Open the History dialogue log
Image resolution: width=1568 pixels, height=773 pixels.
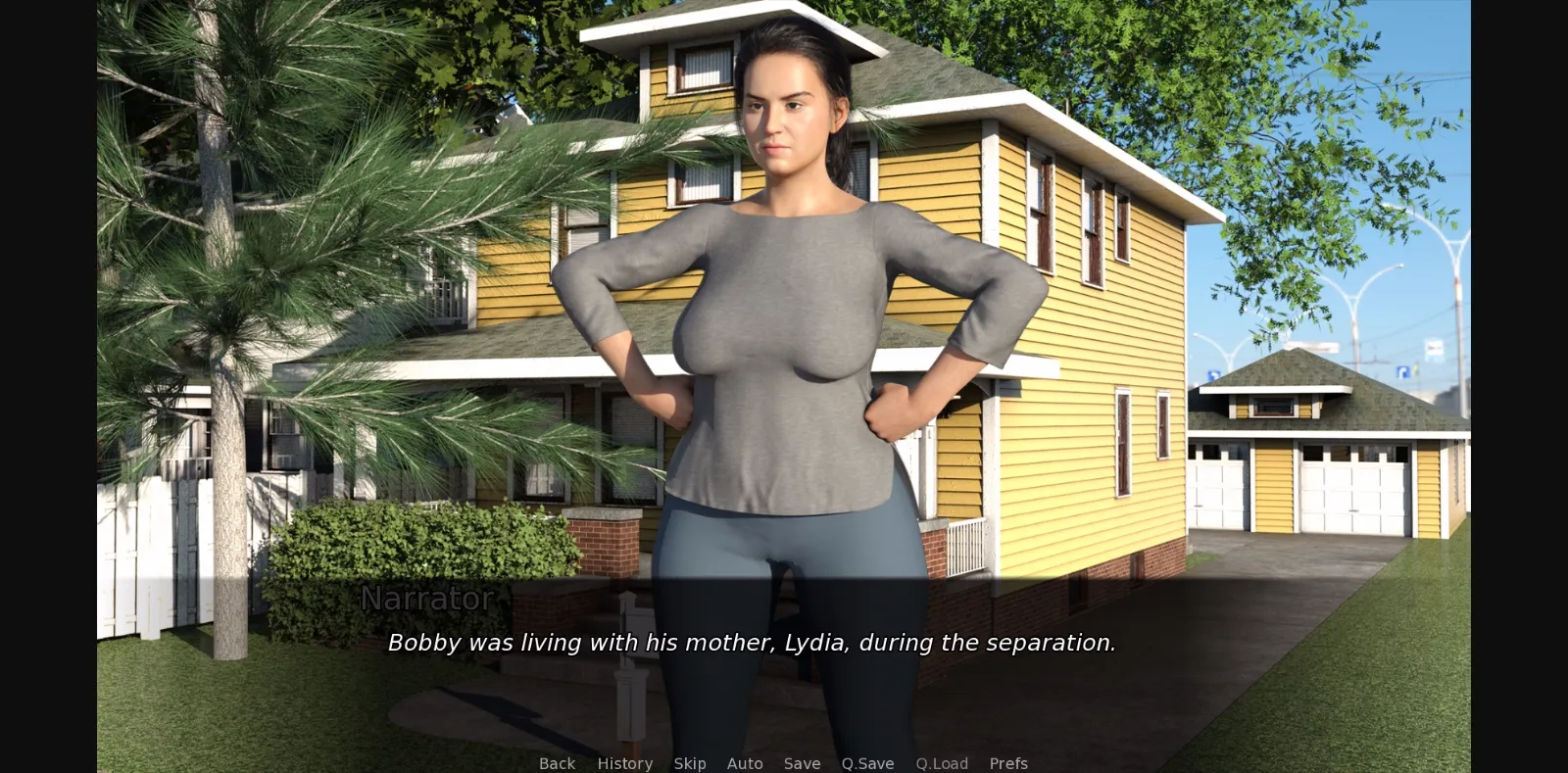624,763
